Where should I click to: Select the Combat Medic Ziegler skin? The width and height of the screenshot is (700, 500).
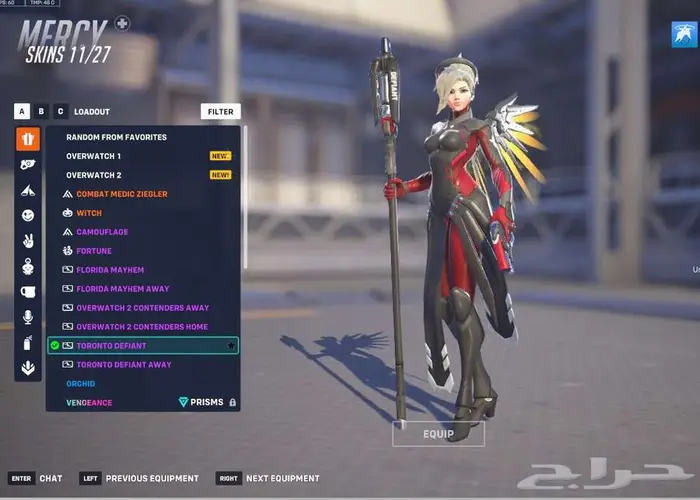(x=121, y=194)
